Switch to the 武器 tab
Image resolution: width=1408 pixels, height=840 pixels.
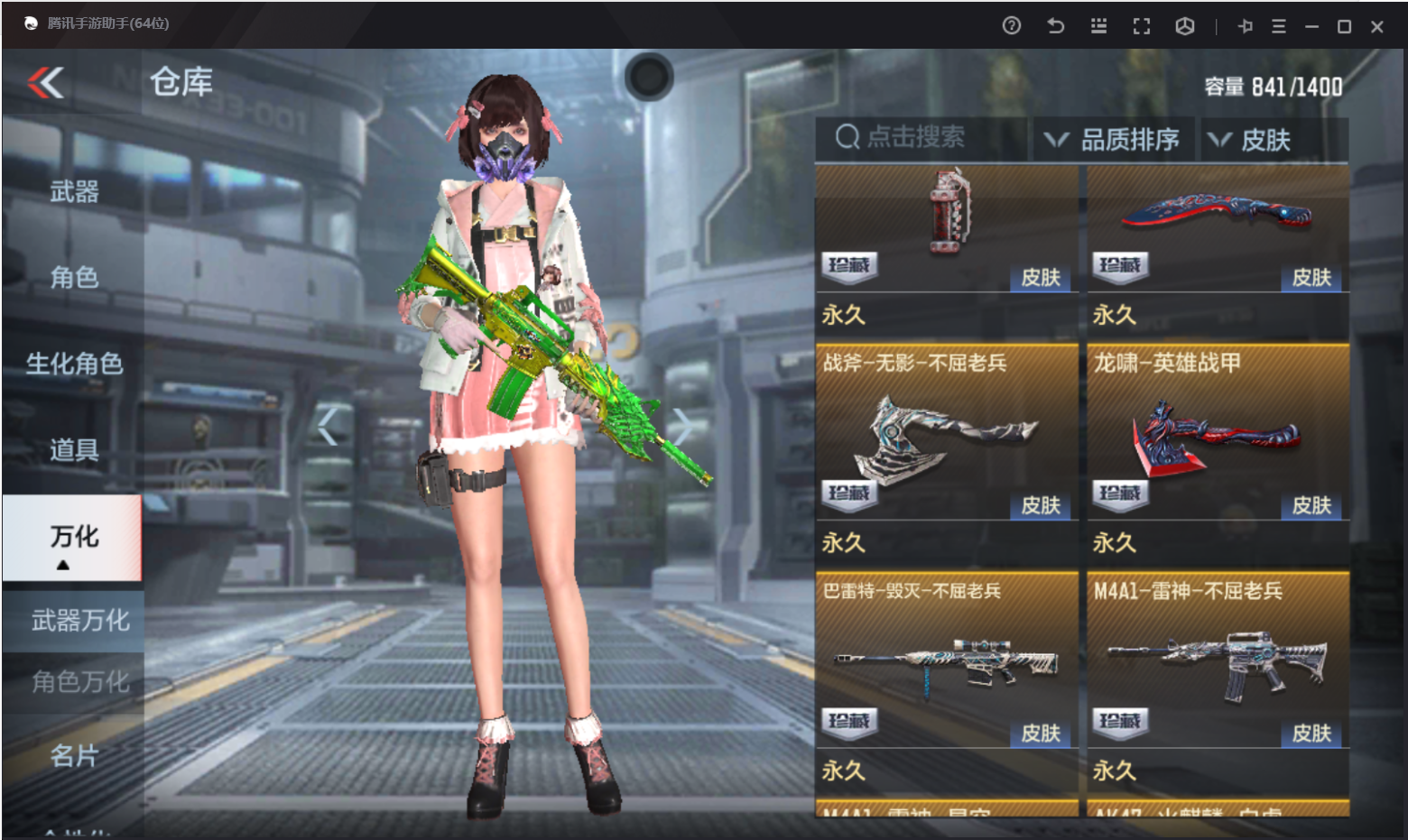74,191
